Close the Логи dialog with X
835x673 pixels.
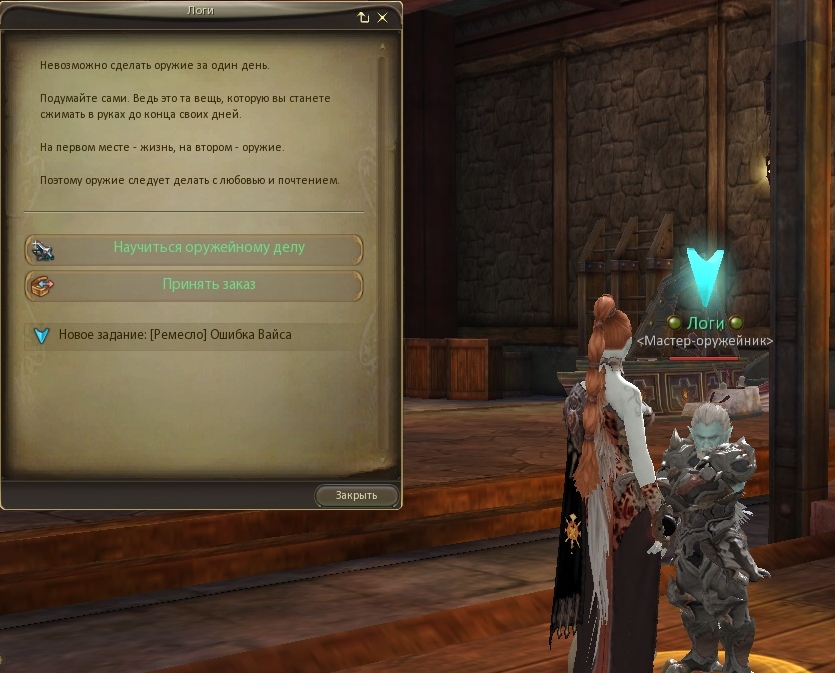[383, 17]
